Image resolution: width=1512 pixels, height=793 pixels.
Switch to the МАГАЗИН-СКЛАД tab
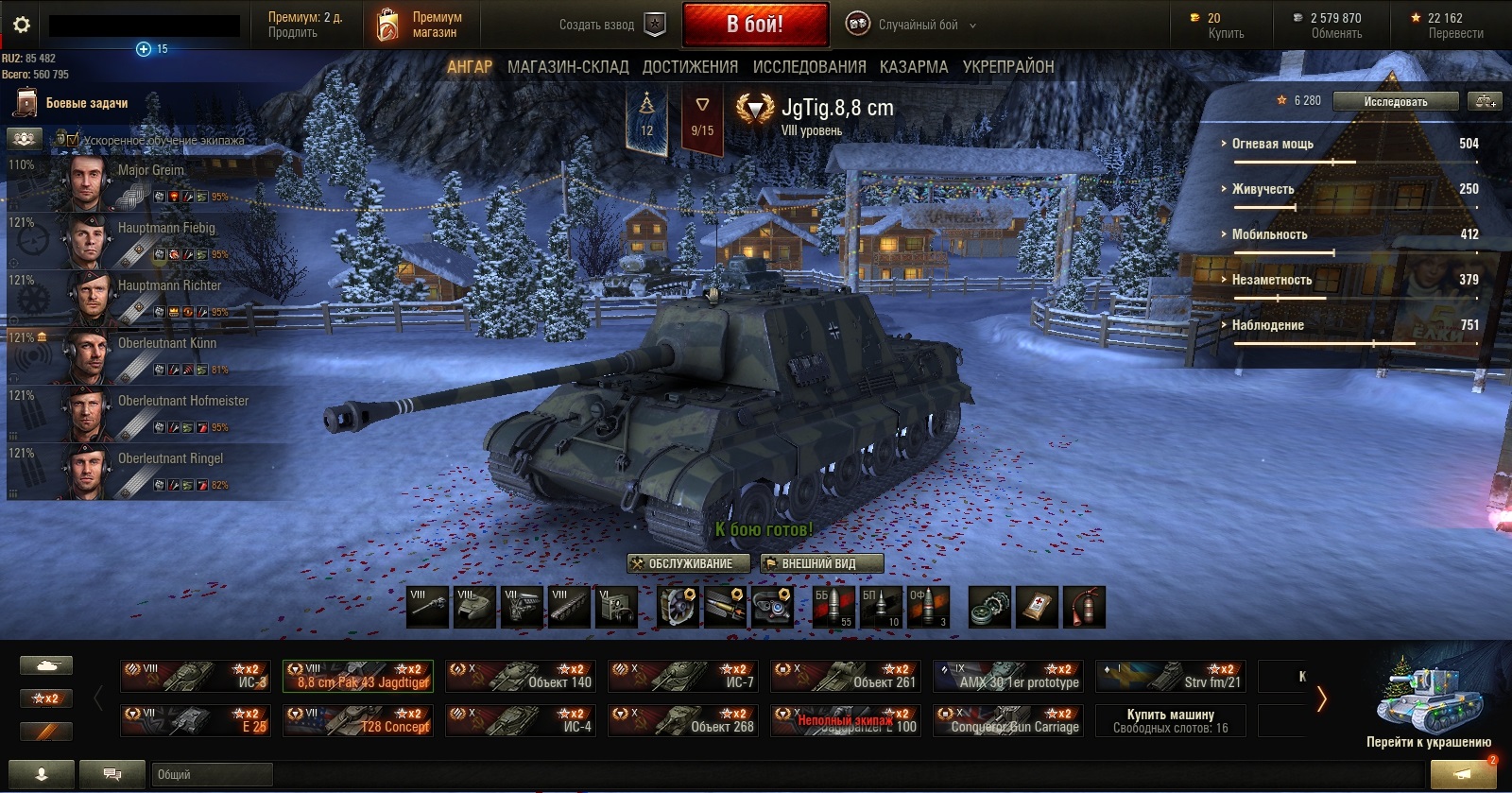[x=567, y=67]
